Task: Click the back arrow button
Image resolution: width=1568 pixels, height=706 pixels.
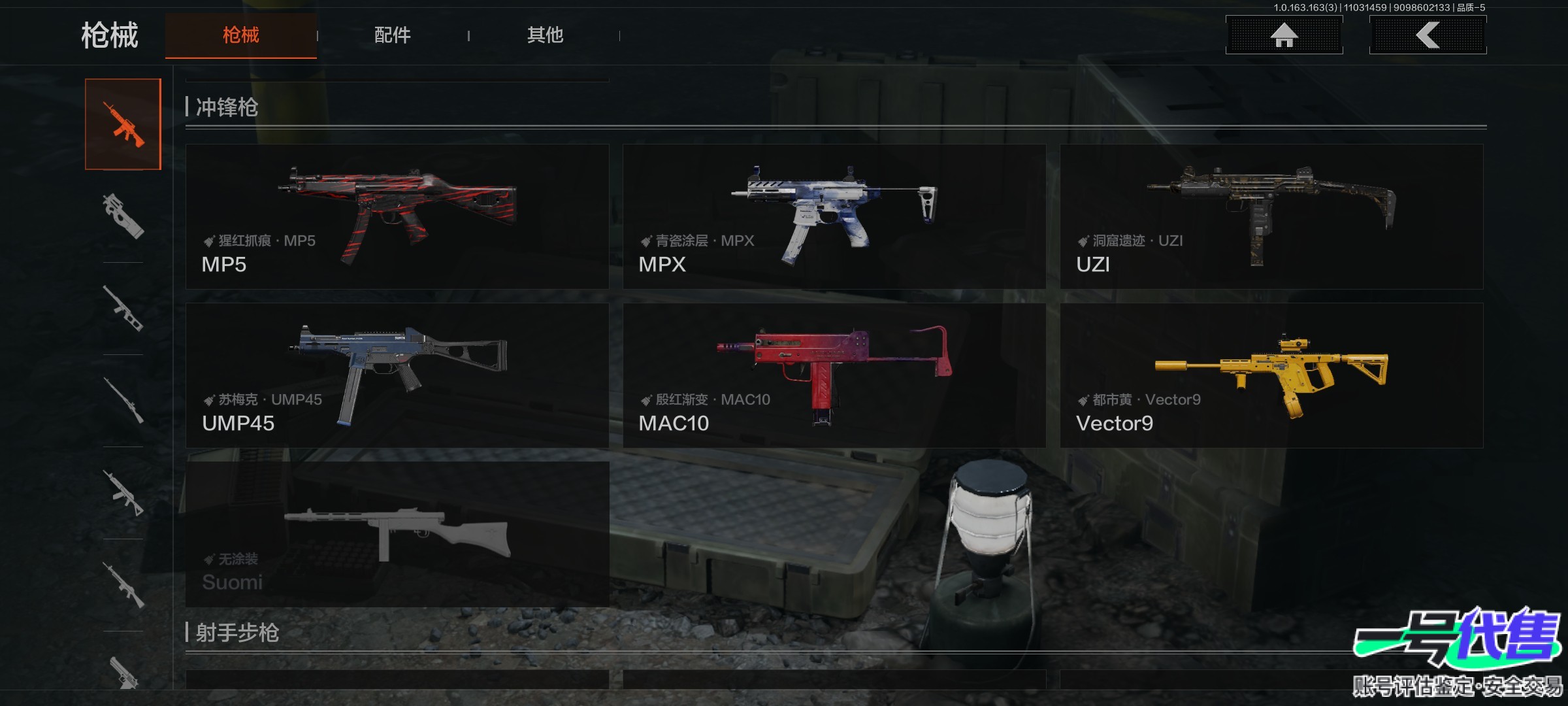Action: 1428,35
